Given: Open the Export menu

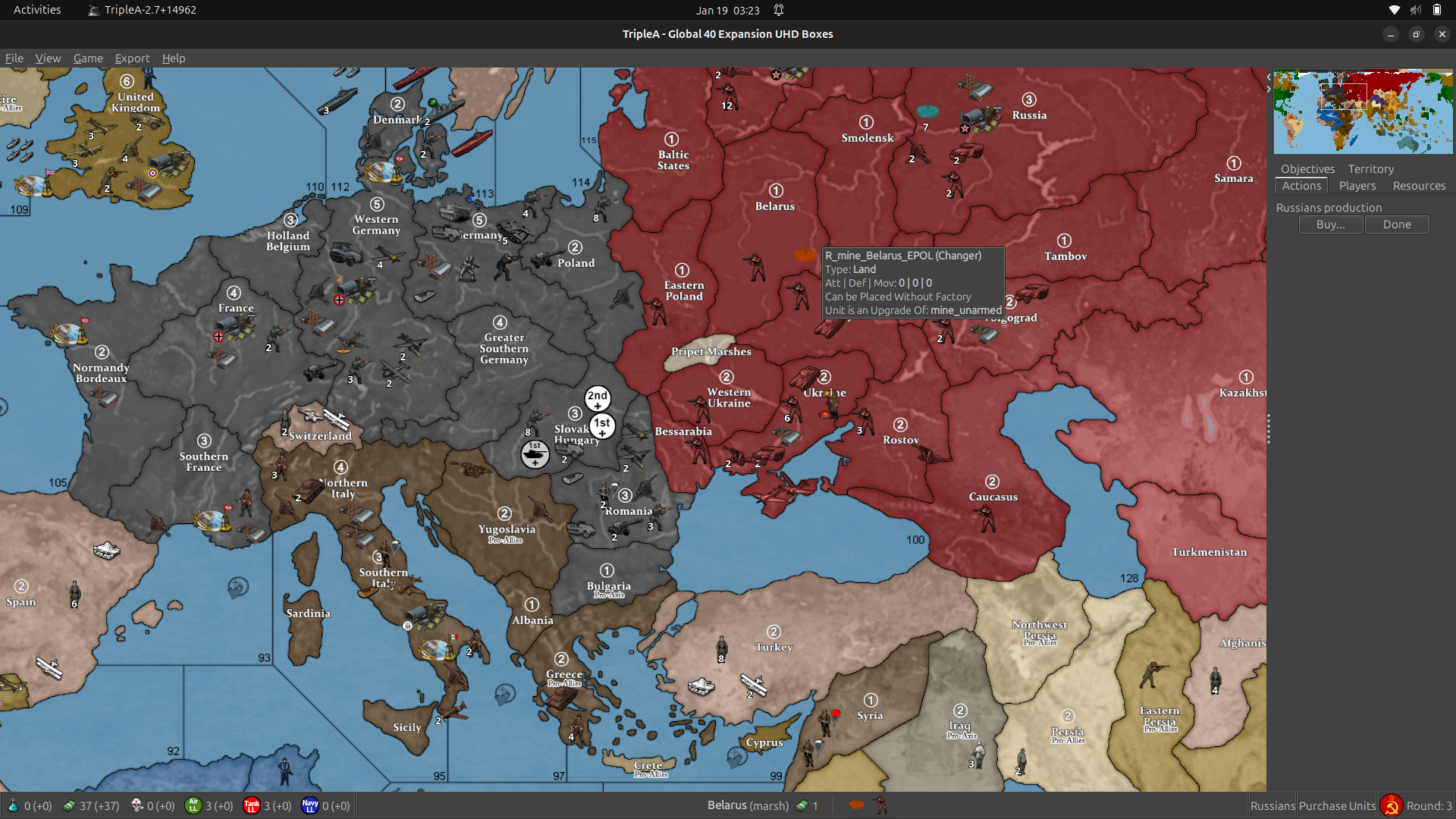Looking at the screenshot, I should [x=132, y=58].
